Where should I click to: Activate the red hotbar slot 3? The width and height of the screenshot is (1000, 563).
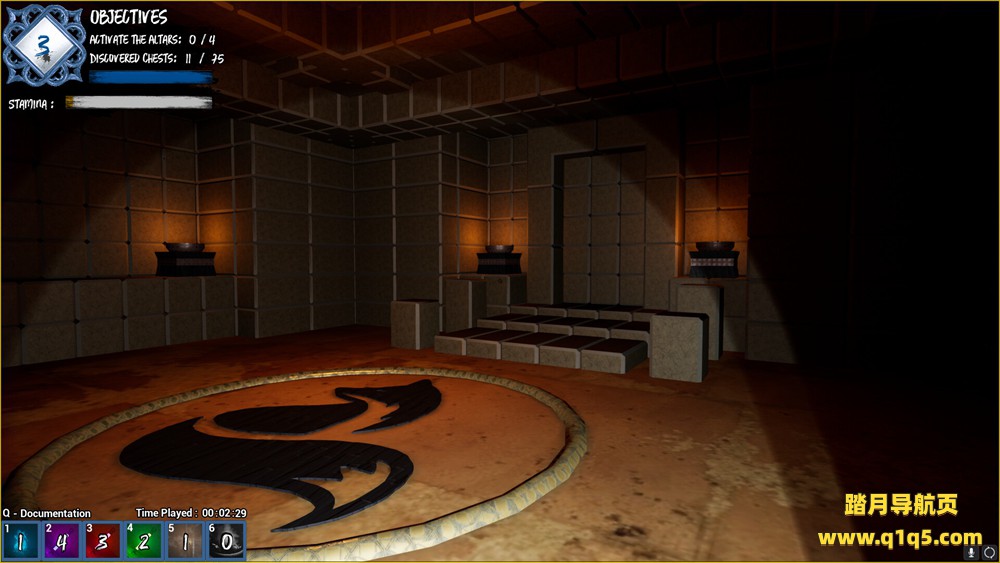pyautogui.click(x=103, y=541)
